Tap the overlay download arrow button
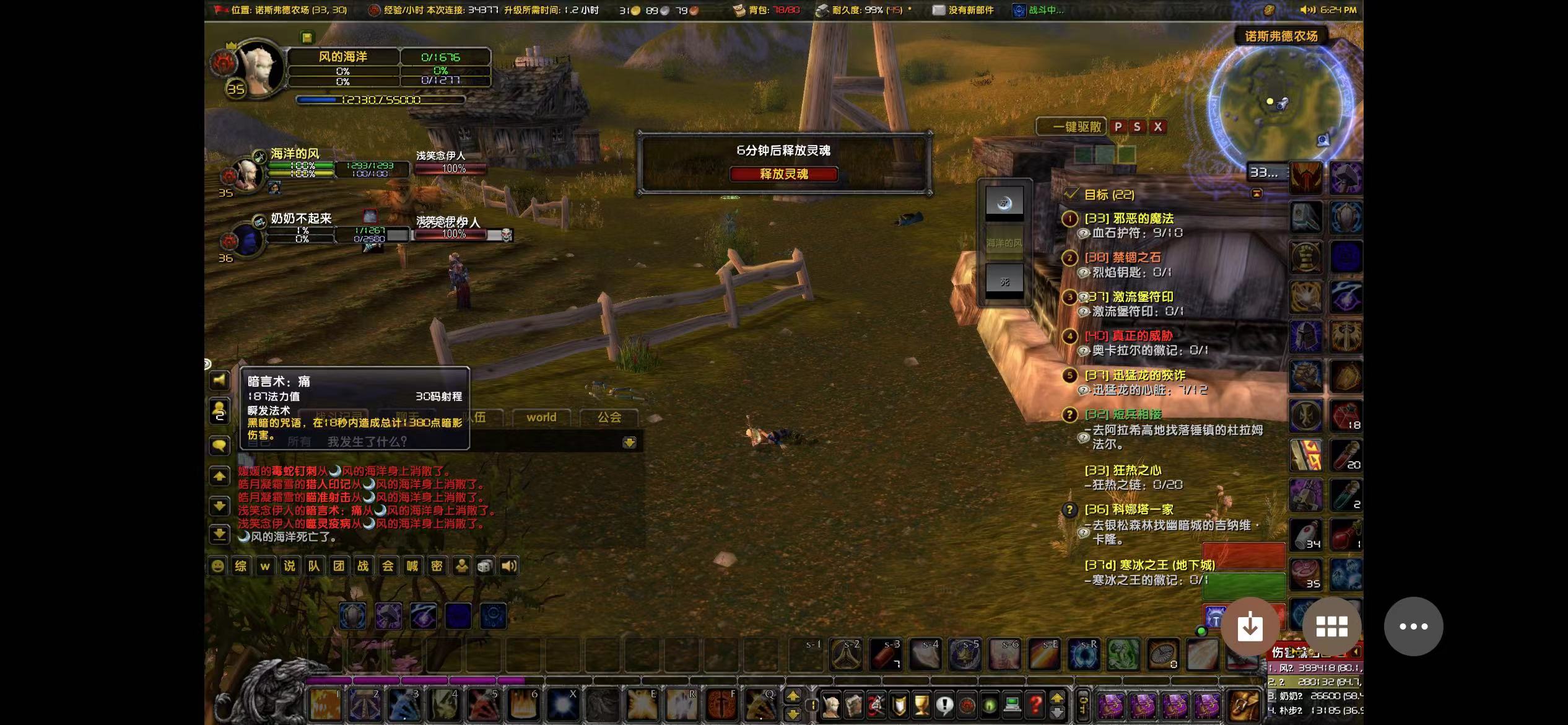Screen dimensions: 1568x725 (1250, 626)
